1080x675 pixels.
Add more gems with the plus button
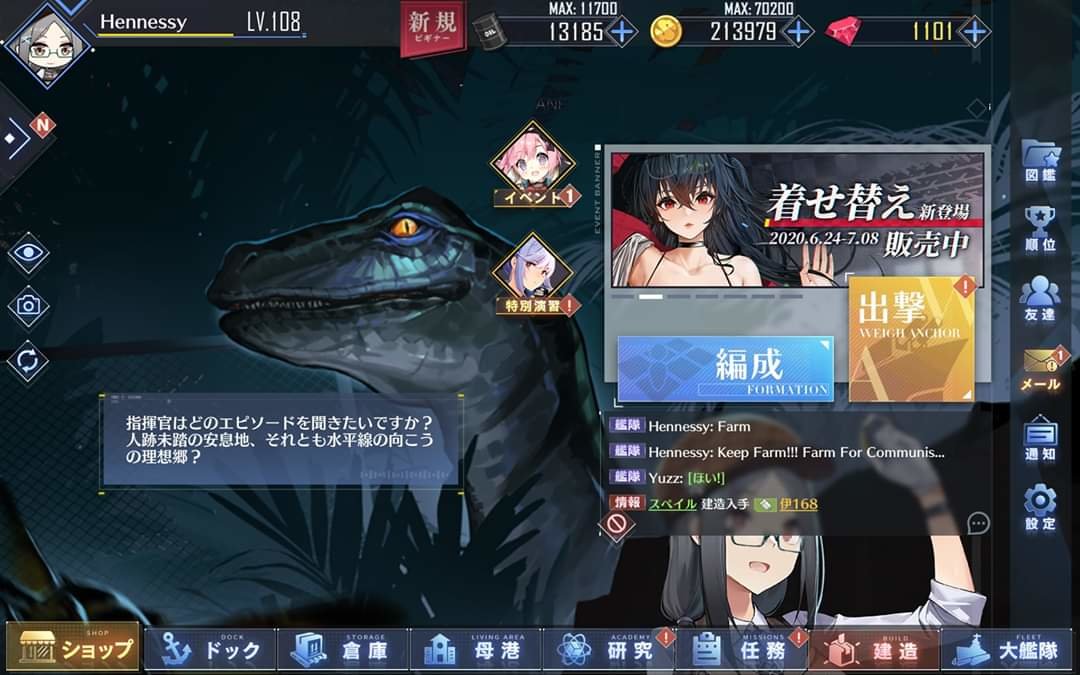(x=973, y=31)
